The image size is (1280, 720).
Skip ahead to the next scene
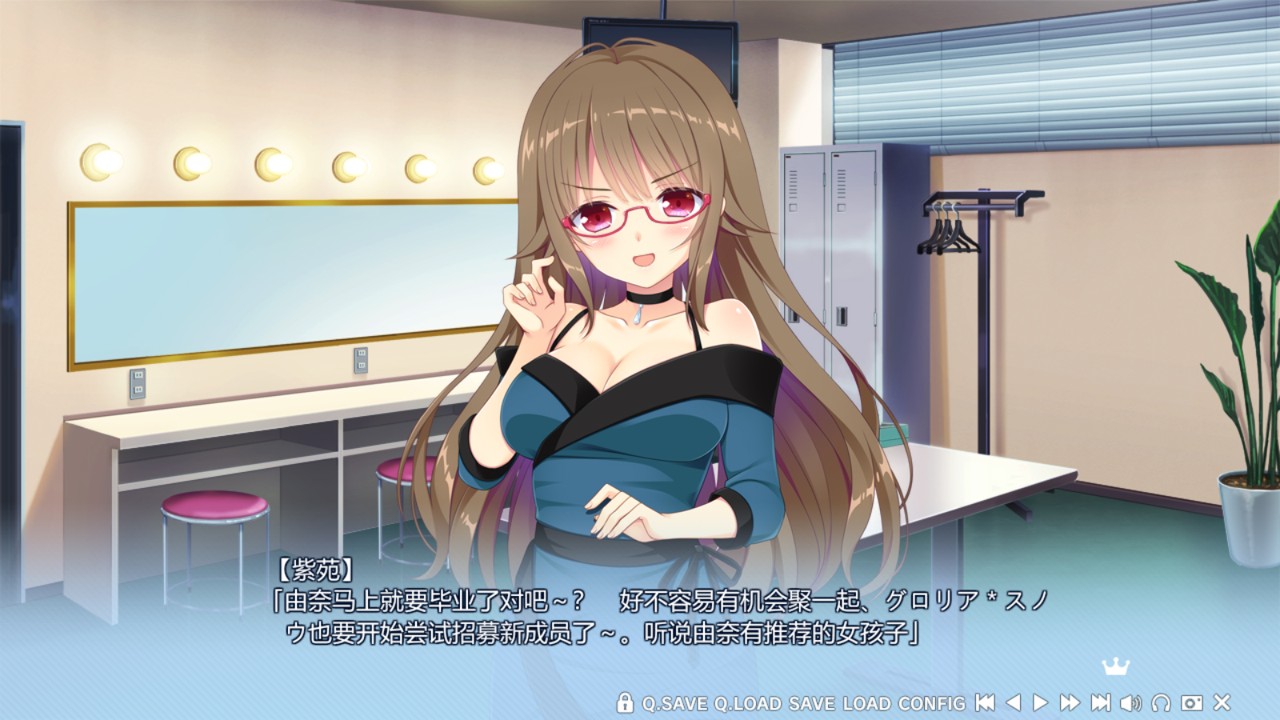(x=1100, y=703)
